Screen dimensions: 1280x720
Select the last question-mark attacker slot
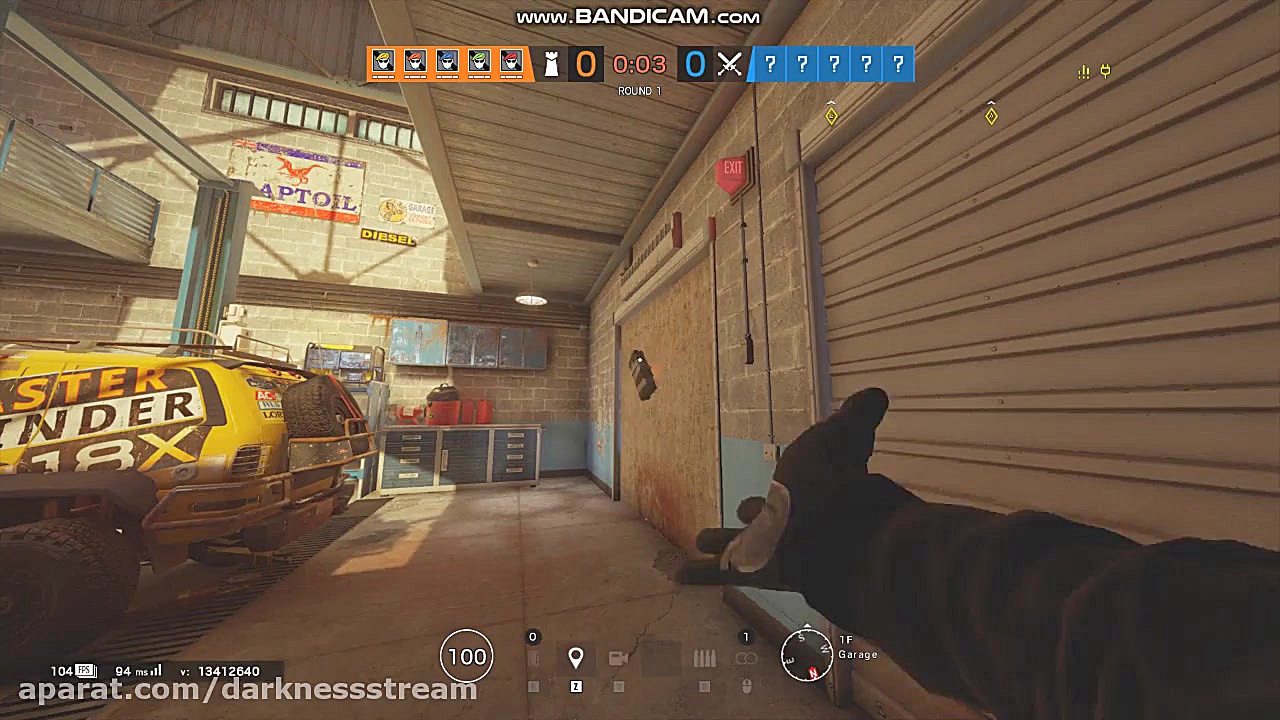(897, 64)
